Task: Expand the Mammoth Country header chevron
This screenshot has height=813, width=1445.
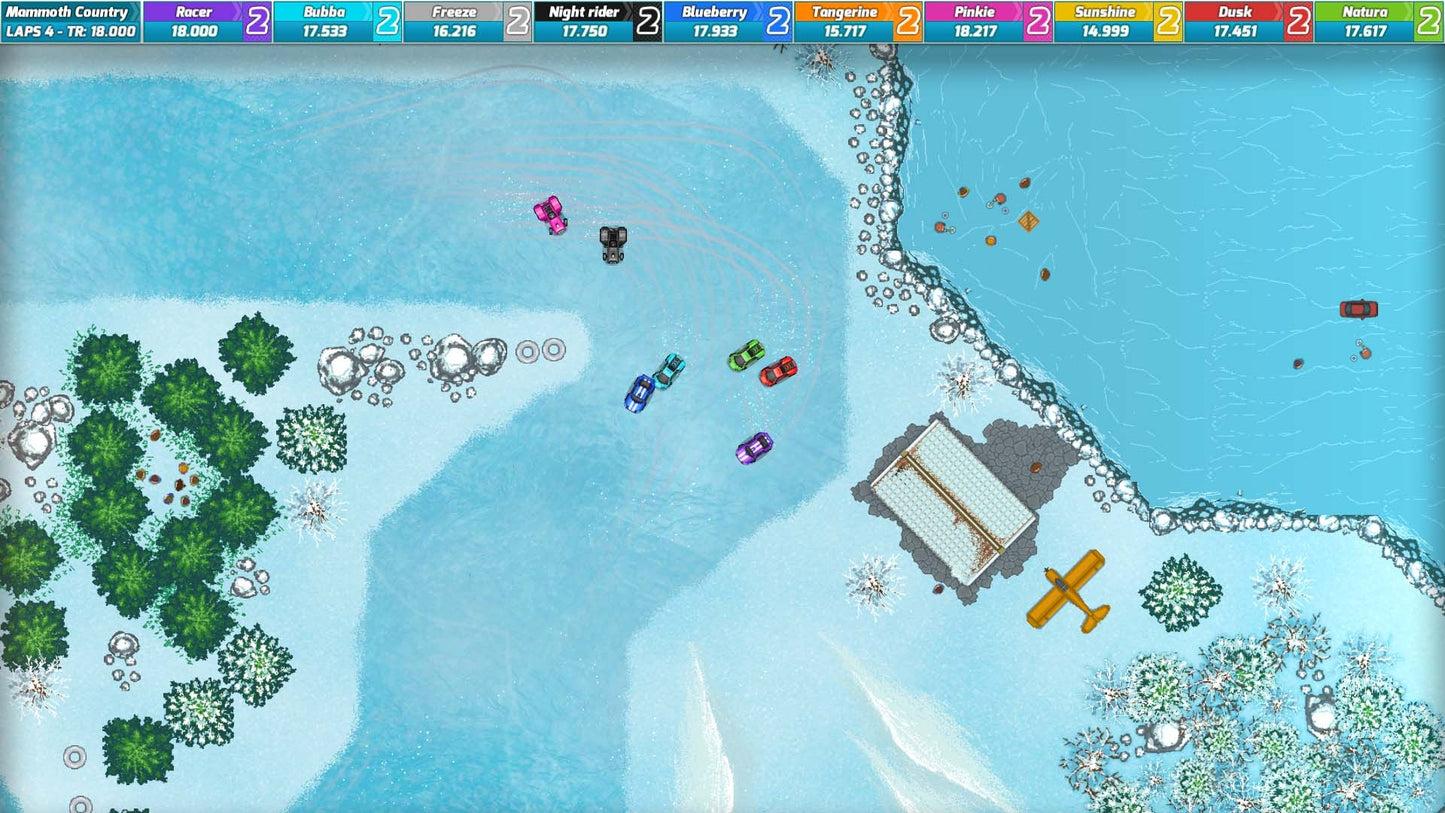Action: coord(131,12)
